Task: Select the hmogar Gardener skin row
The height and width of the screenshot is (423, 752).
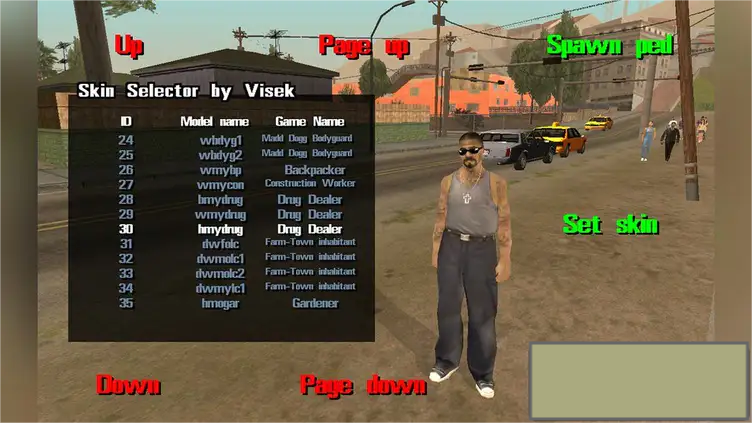Action: click(x=221, y=303)
